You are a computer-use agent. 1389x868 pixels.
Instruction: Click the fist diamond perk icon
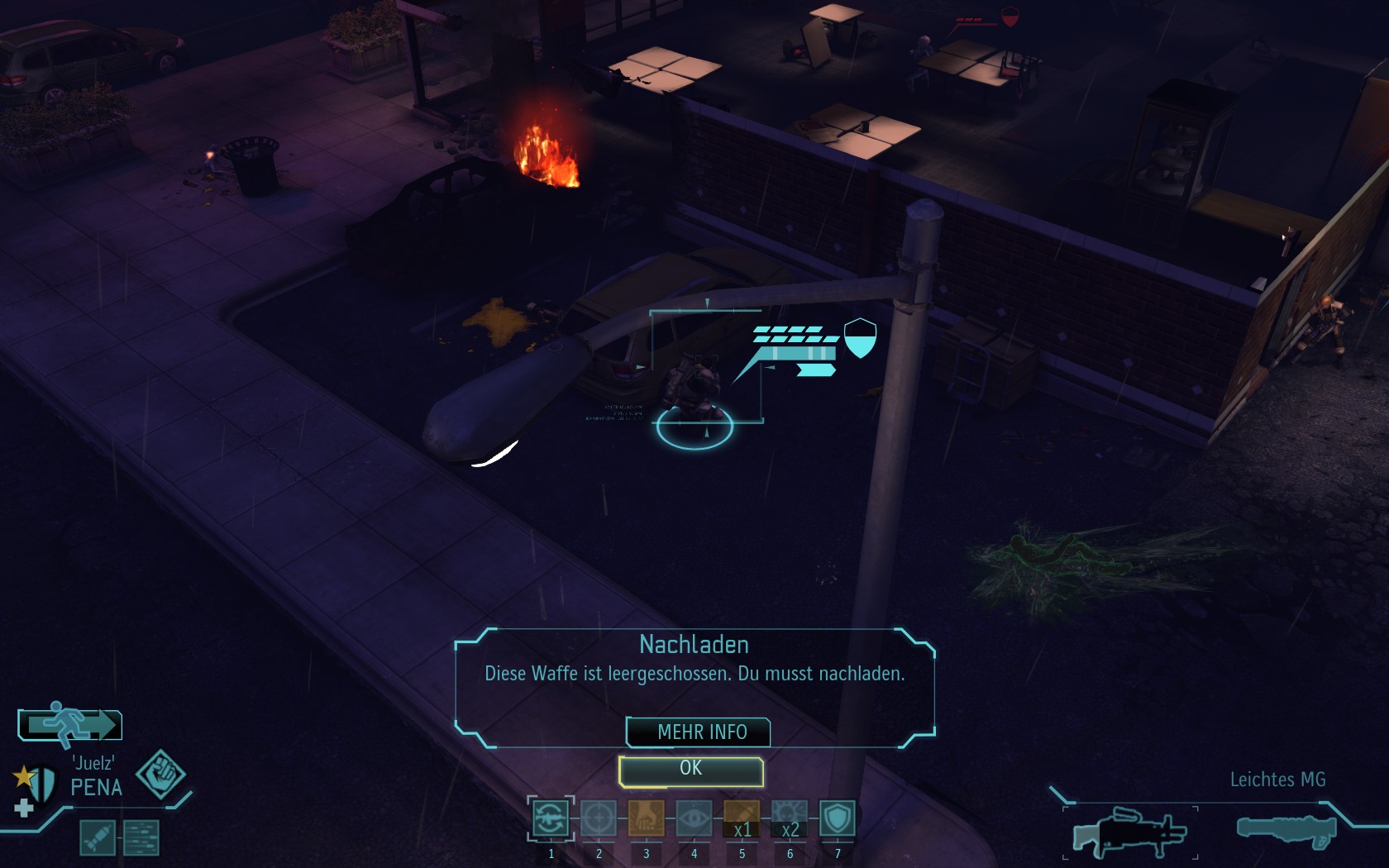[x=160, y=775]
